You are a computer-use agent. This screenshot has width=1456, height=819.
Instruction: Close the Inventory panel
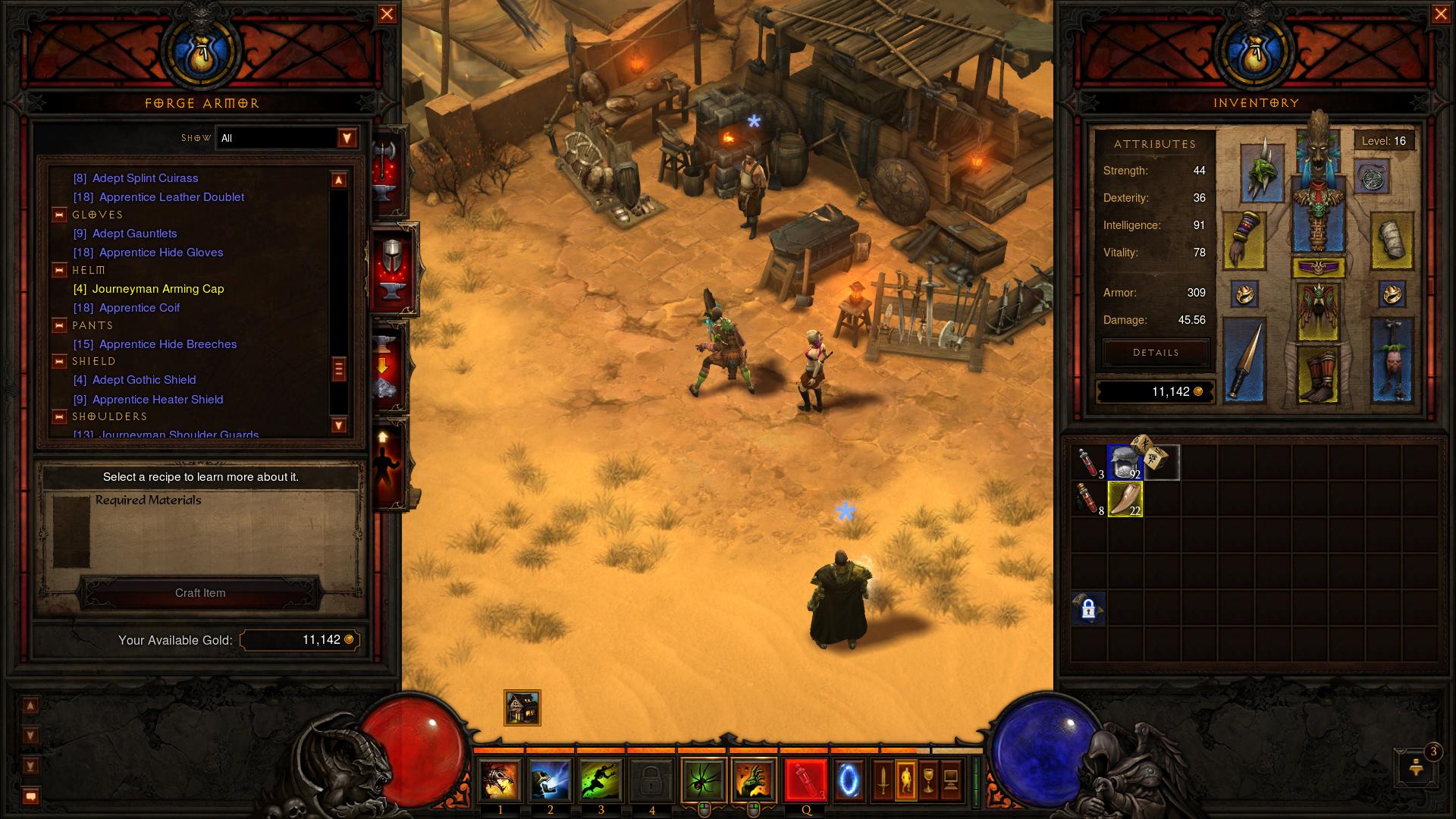(1441, 14)
